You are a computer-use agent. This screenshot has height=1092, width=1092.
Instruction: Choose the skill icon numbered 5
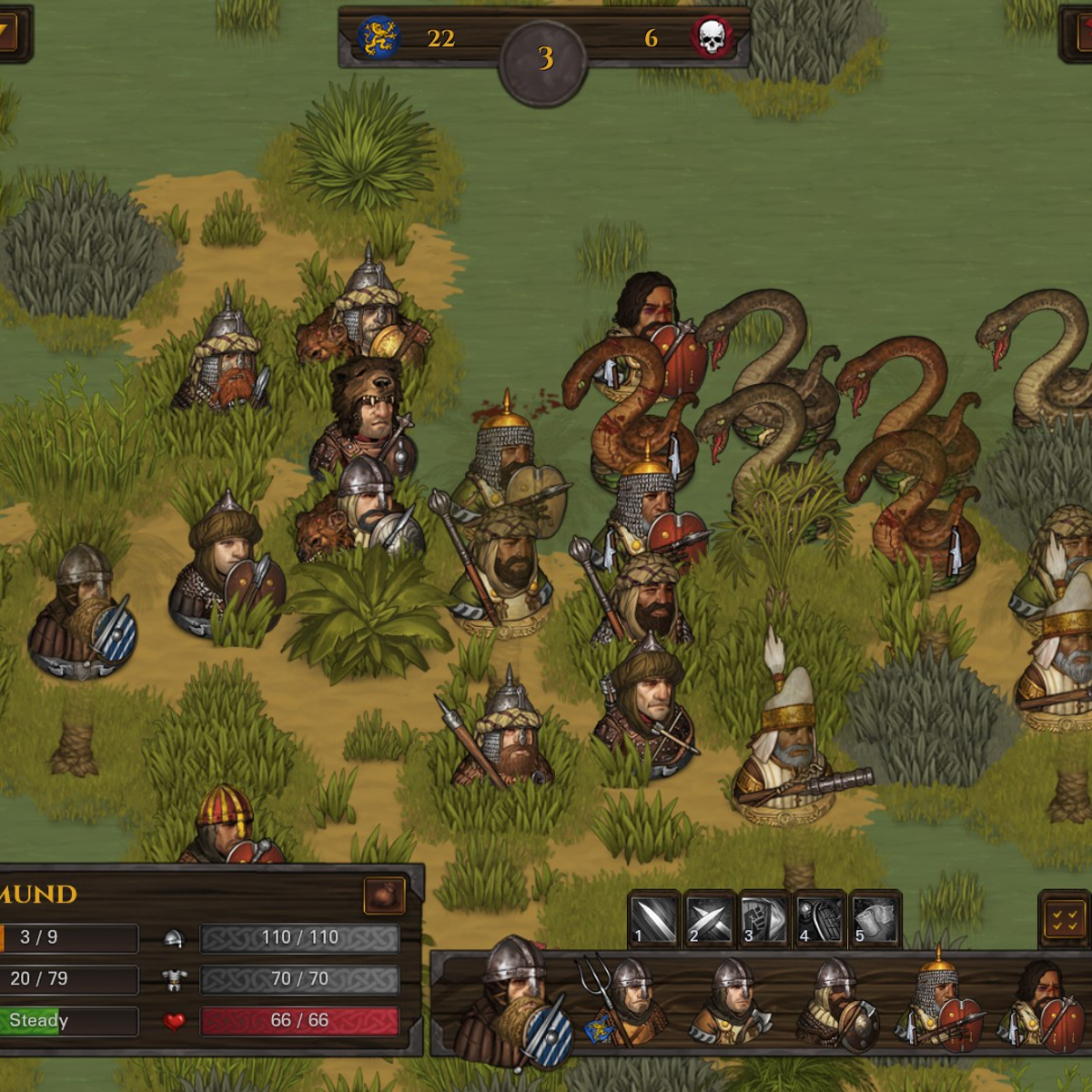point(875,919)
